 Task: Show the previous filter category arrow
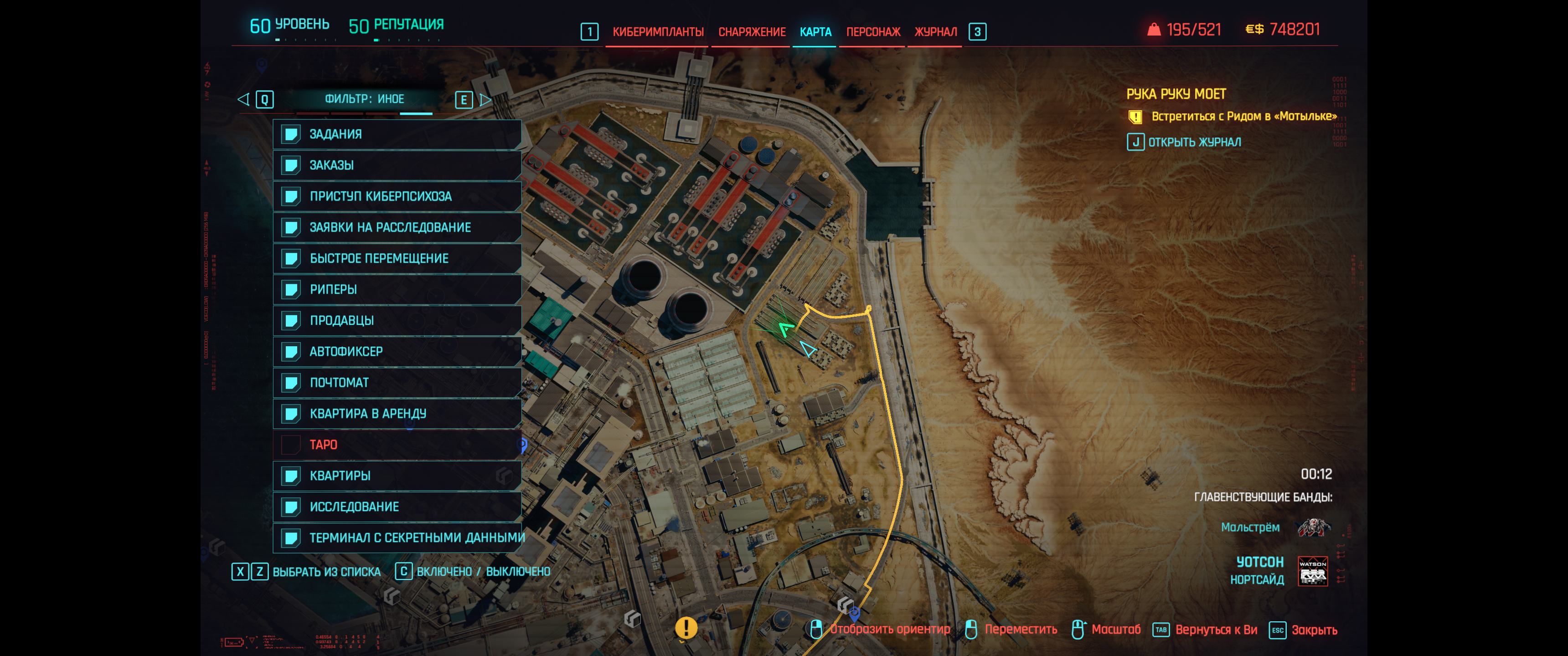point(243,99)
